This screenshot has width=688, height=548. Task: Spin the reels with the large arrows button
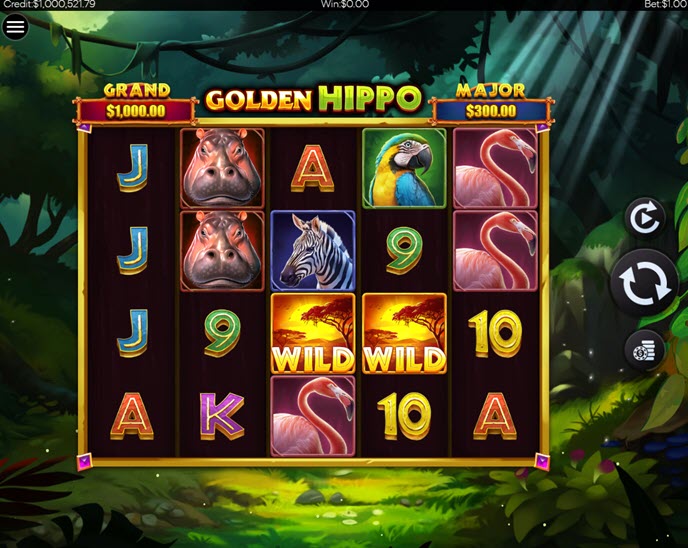pyautogui.click(x=644, y=283)
